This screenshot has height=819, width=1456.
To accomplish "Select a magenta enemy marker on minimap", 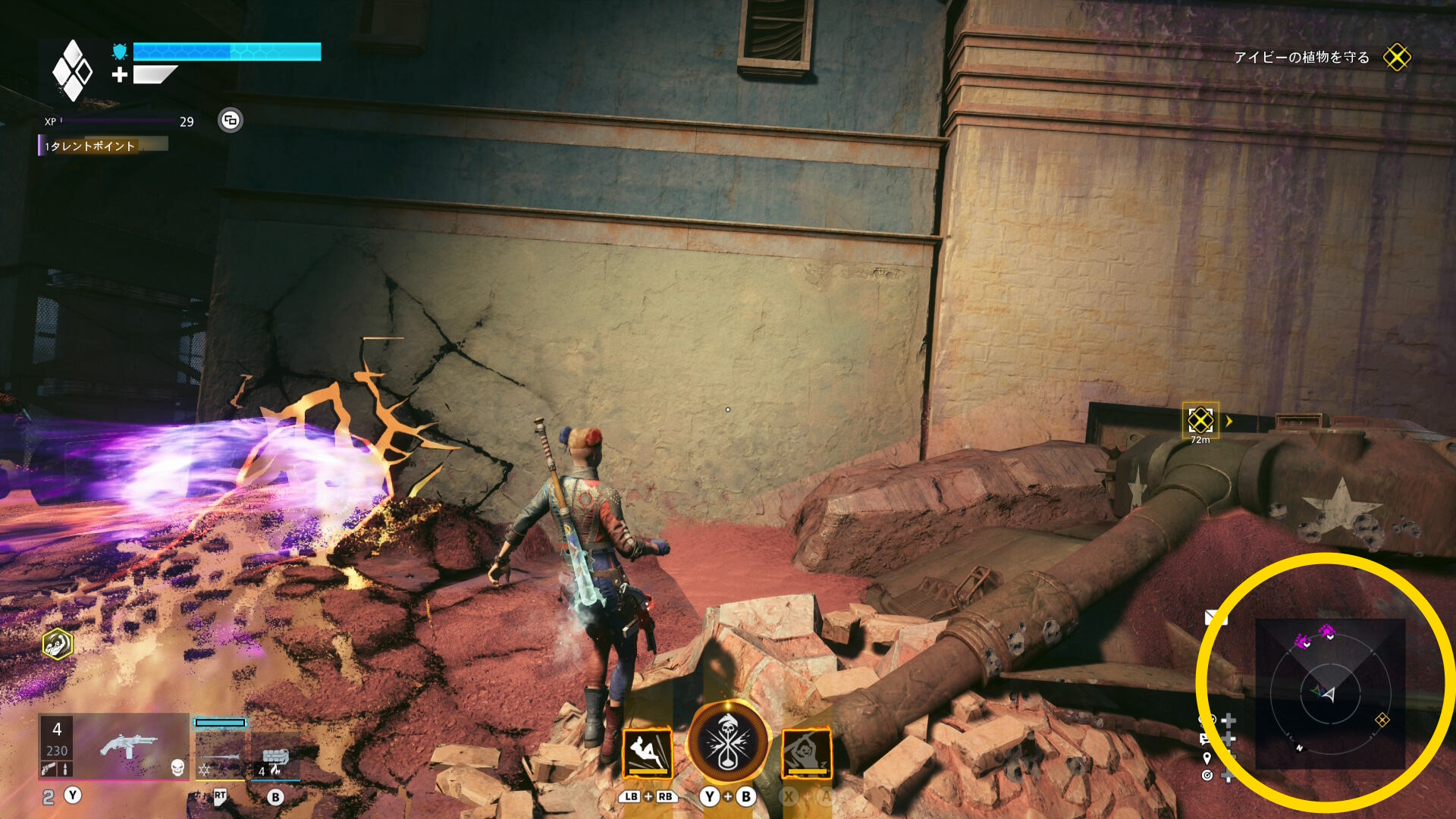I will 1303,642.
